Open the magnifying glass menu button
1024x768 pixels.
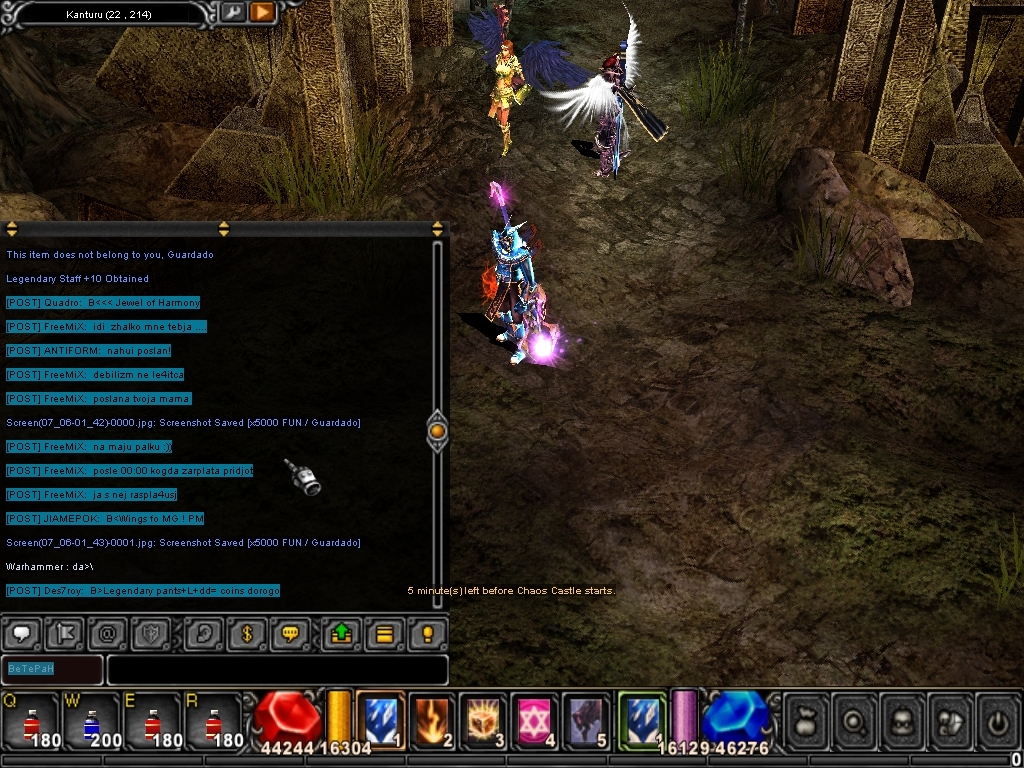pos(853,720)
